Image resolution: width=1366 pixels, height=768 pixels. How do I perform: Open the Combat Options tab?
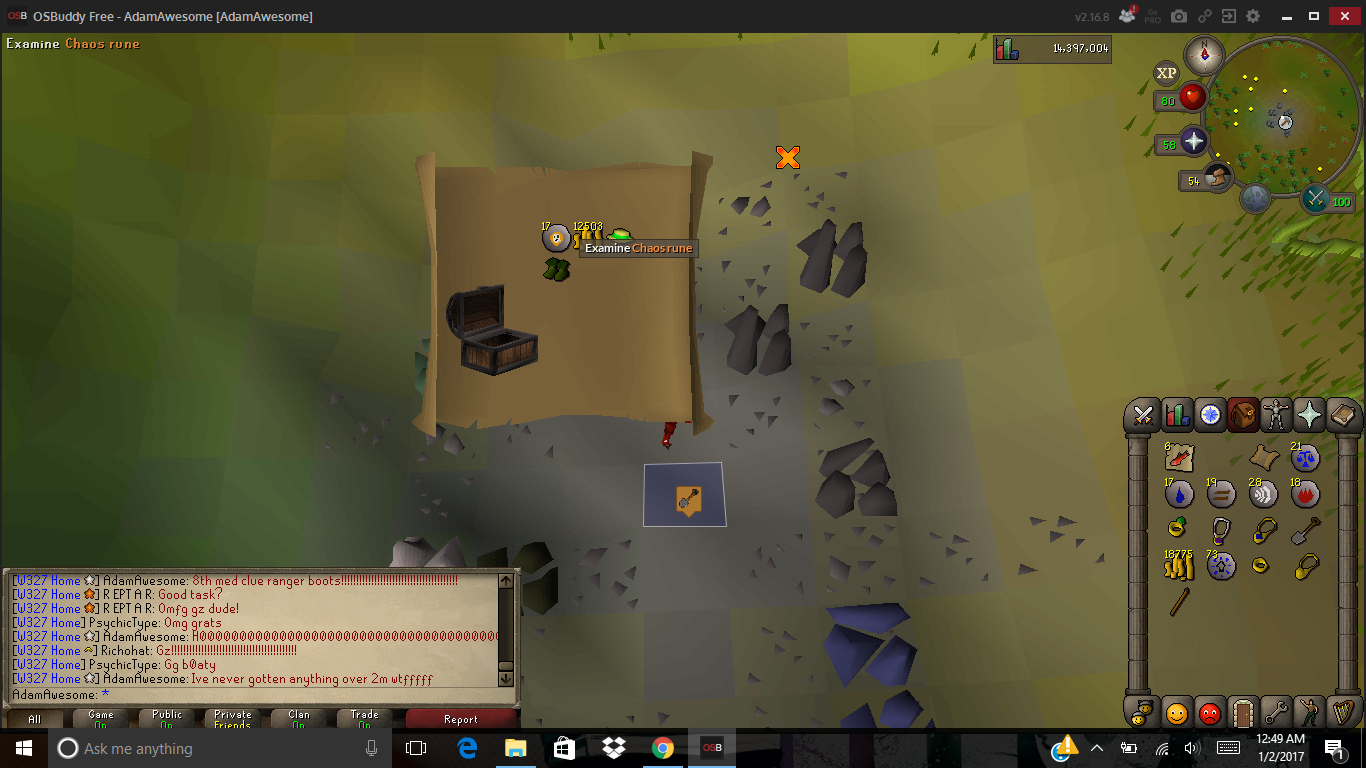pyautogui.click(x=1143, y=414)
